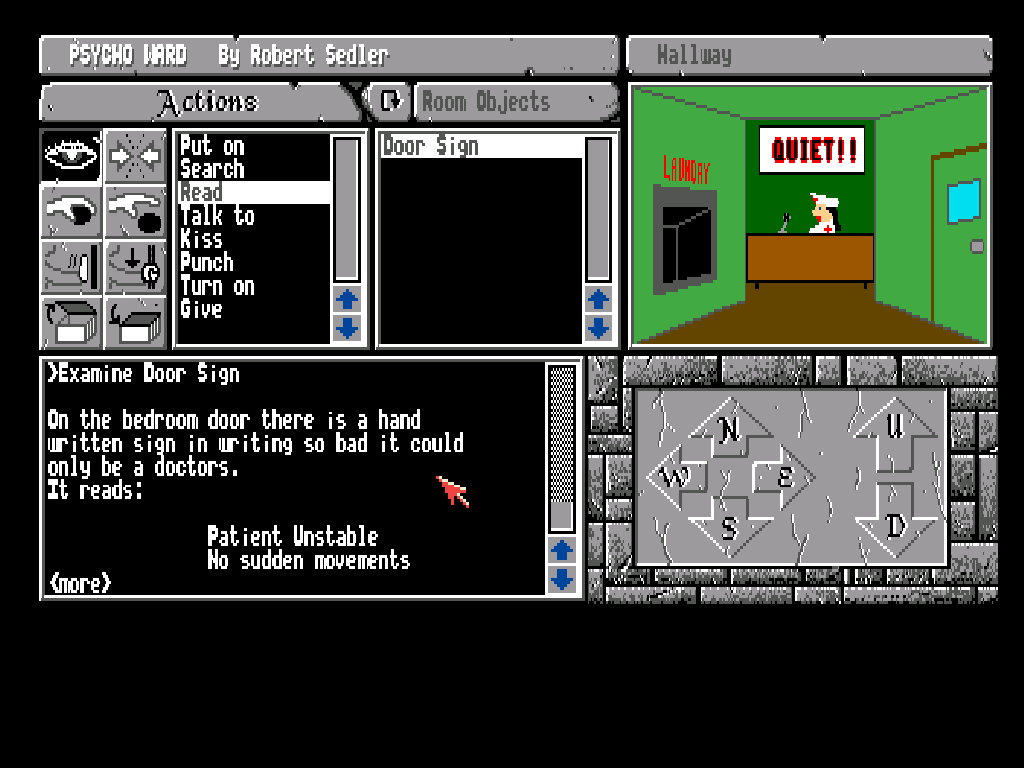
Task: Select the eye examine icon
Action: [71, 156]
